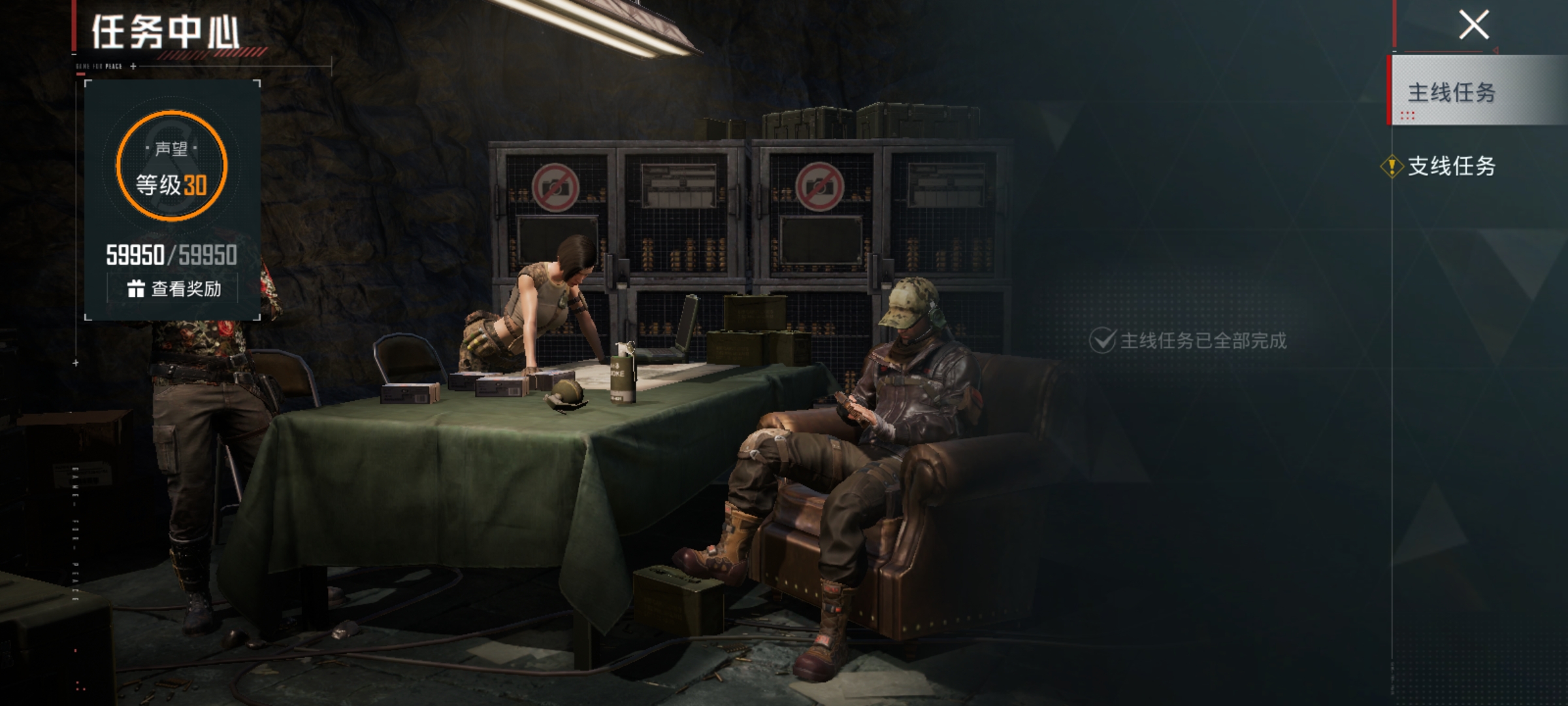
Task: Open the 支线任务 side missions tab
Action: tap(1450, 166)
